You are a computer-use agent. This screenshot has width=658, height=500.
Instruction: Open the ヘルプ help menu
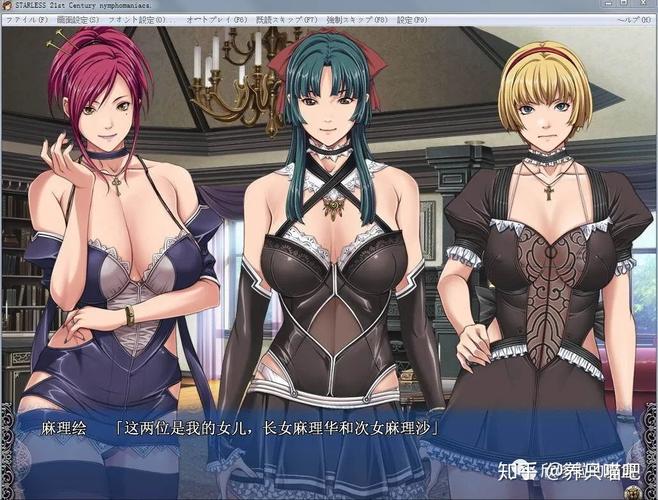point(635,18)
